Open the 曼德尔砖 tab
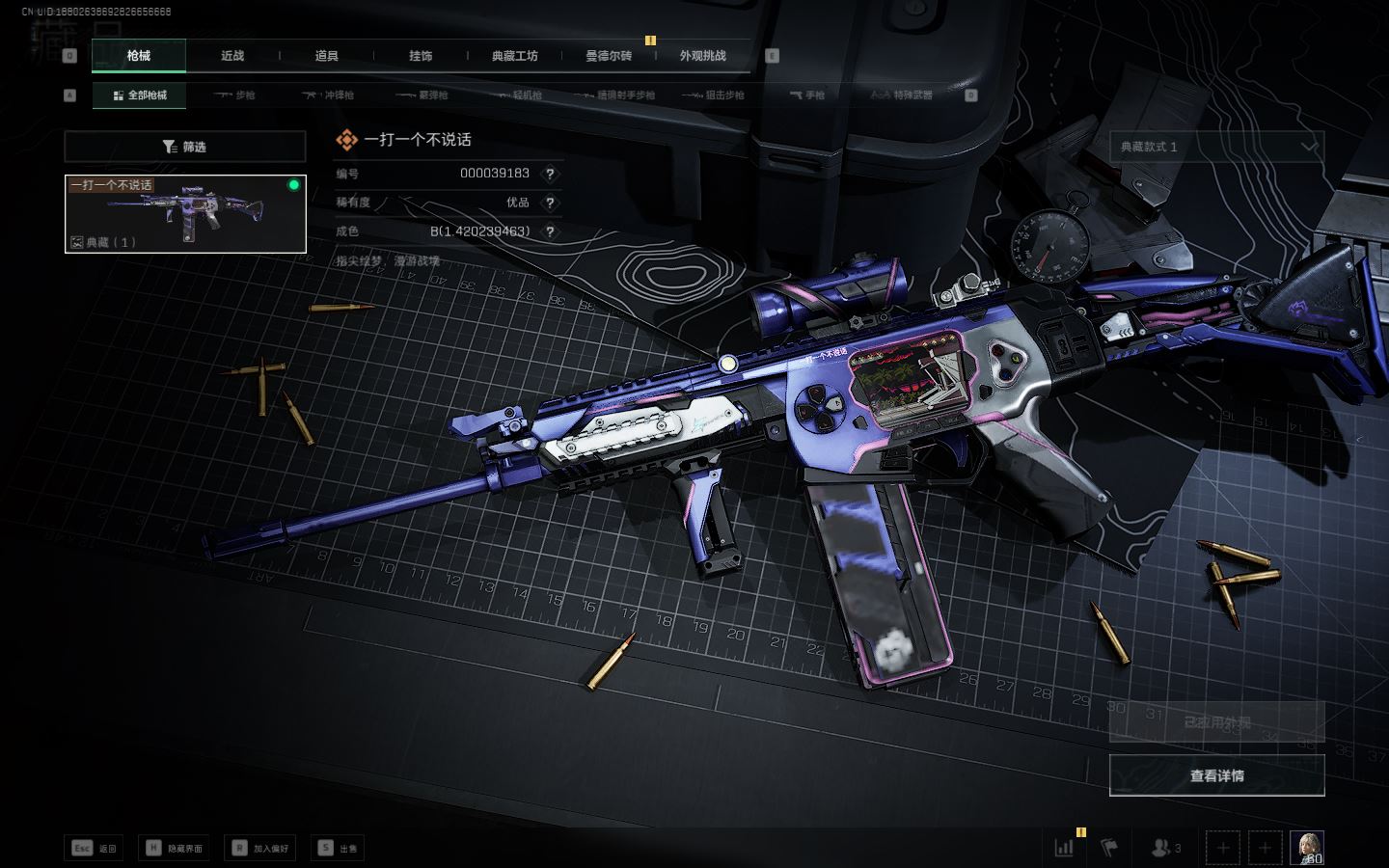The image size is (1389, 868). [608, 56]
